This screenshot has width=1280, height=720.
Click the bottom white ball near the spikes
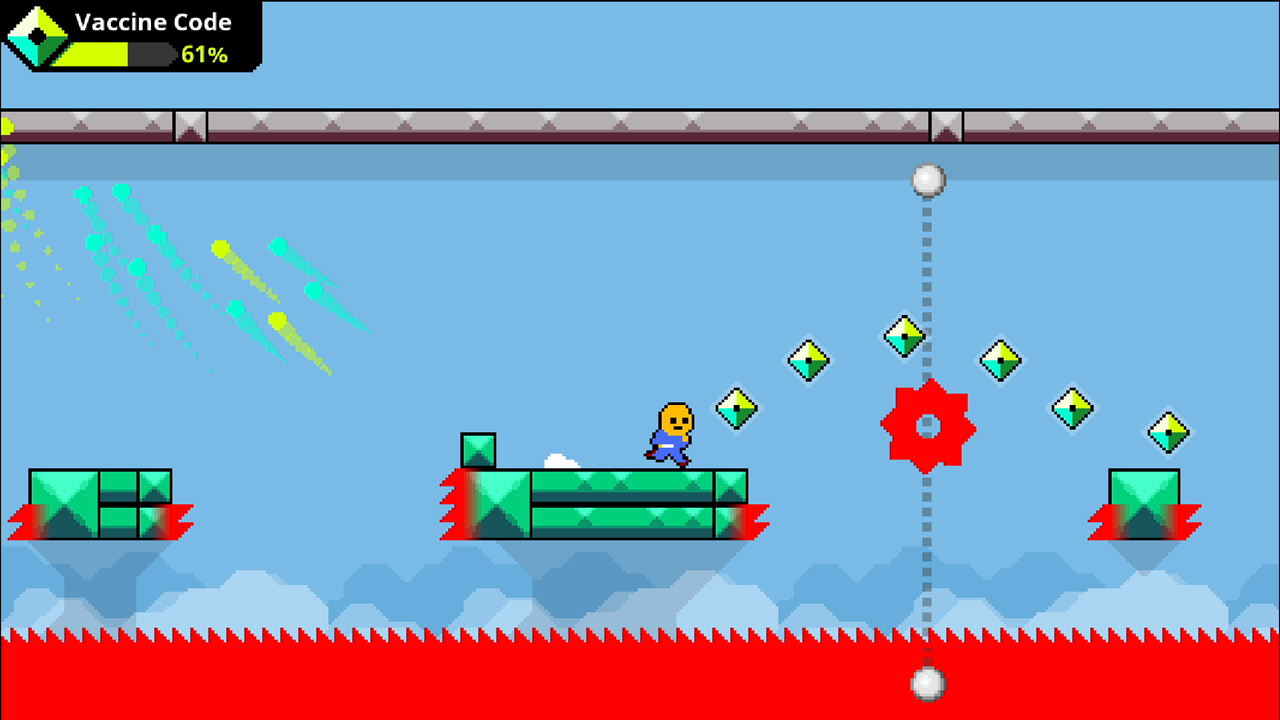926,682
